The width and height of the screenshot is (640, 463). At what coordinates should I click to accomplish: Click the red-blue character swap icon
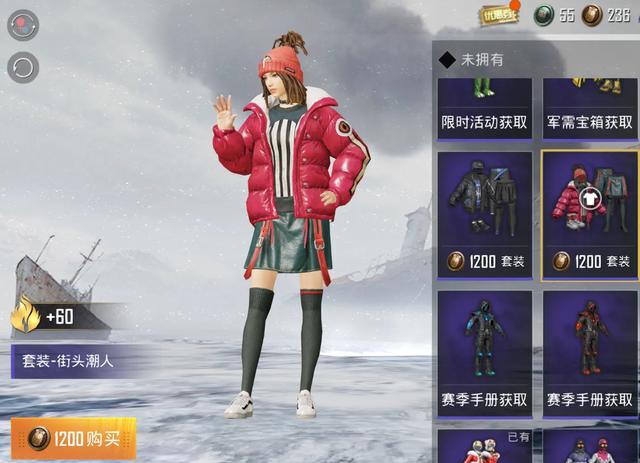[22, 25]
